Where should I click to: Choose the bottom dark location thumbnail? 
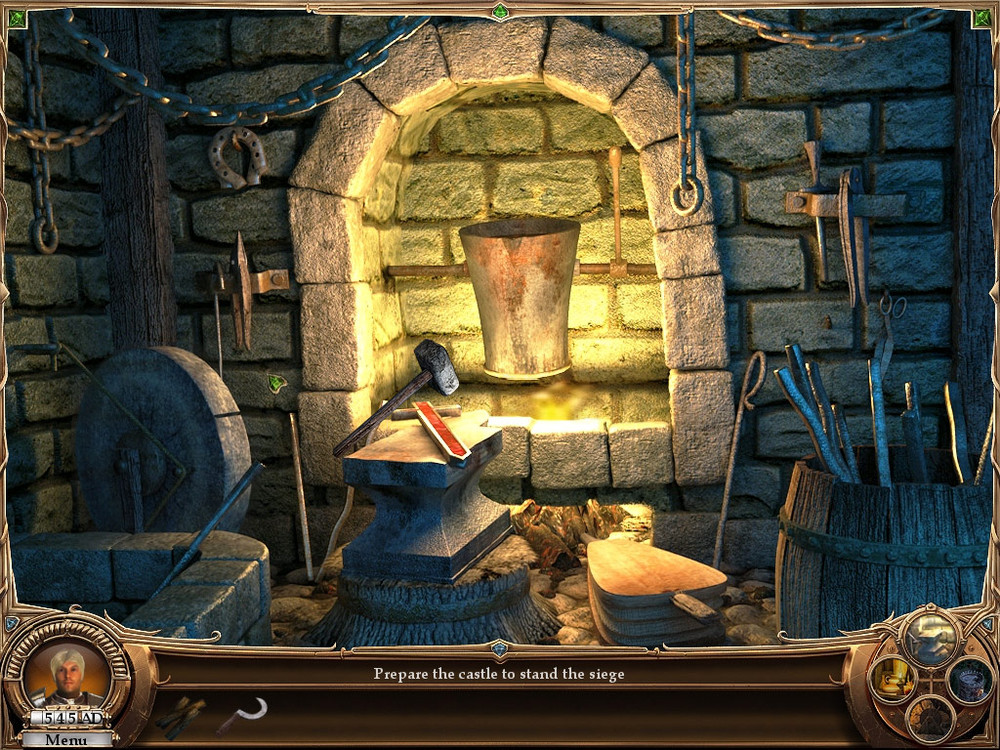929,719
